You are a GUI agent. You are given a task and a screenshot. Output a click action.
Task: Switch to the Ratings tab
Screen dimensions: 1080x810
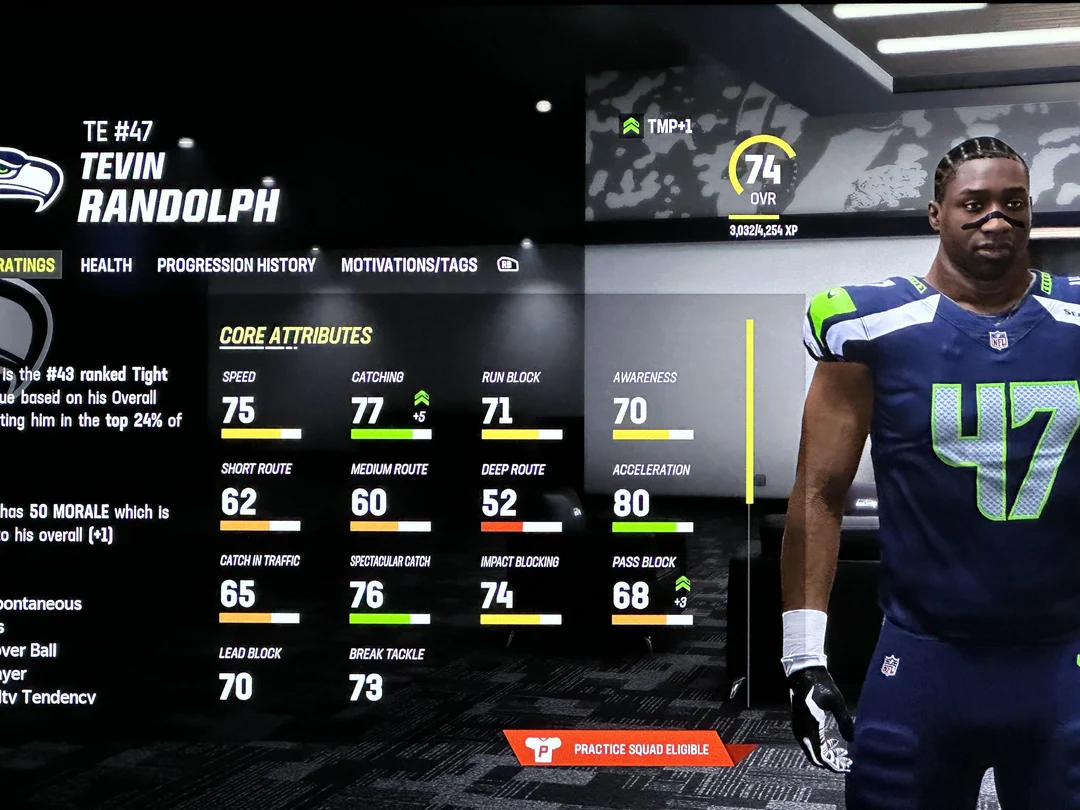tap(28, 265)
